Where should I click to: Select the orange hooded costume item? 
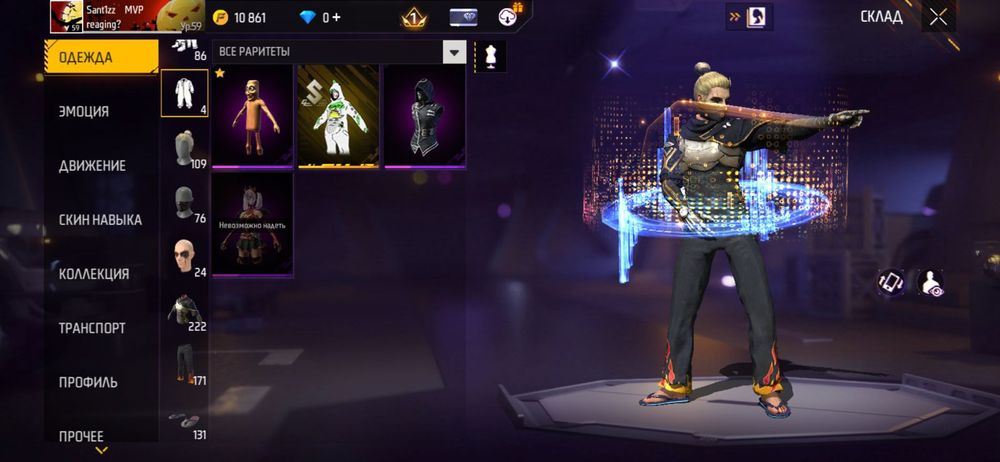coord(252,117)
